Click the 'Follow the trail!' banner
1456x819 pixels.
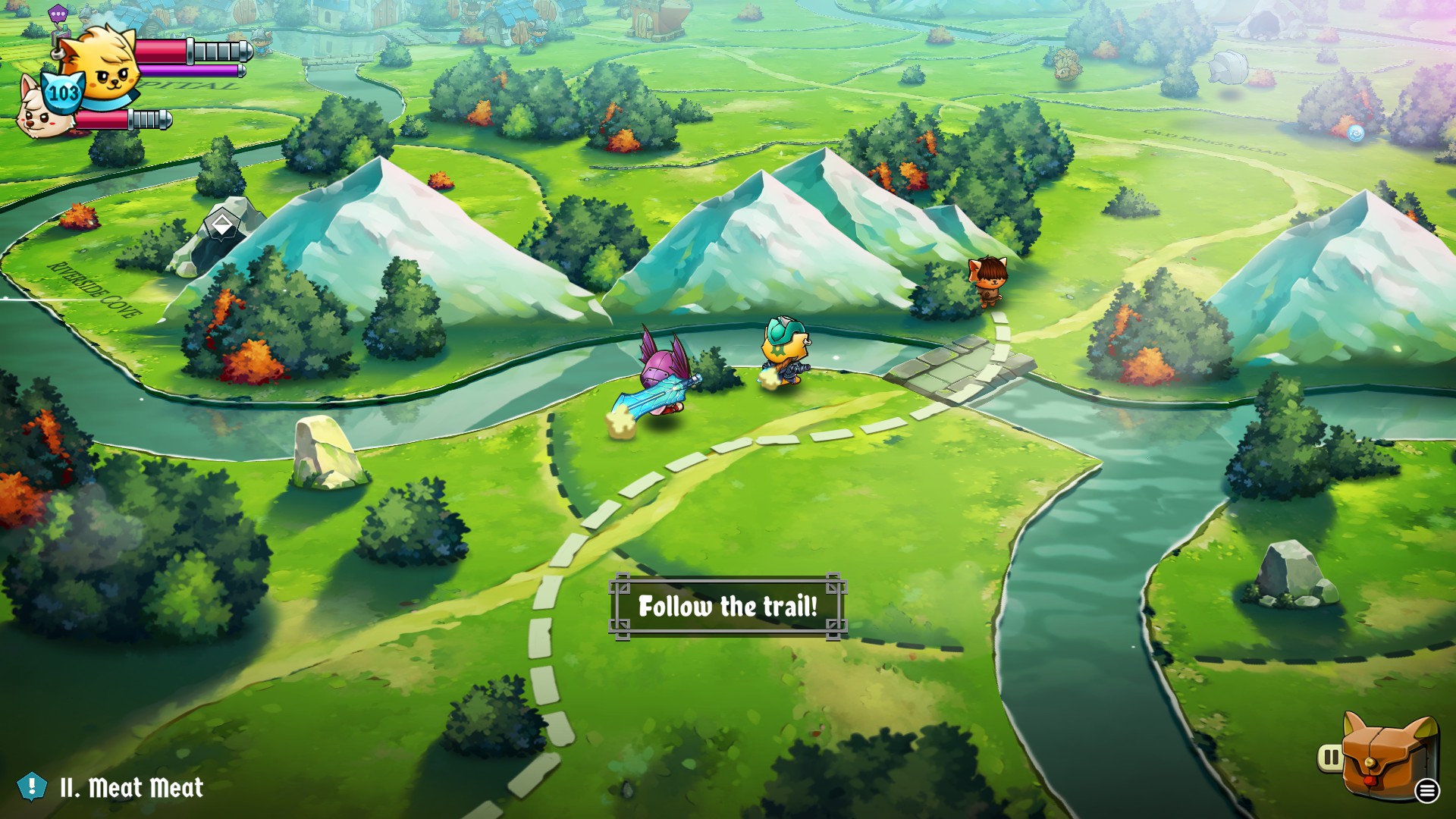tap(730, 607)
